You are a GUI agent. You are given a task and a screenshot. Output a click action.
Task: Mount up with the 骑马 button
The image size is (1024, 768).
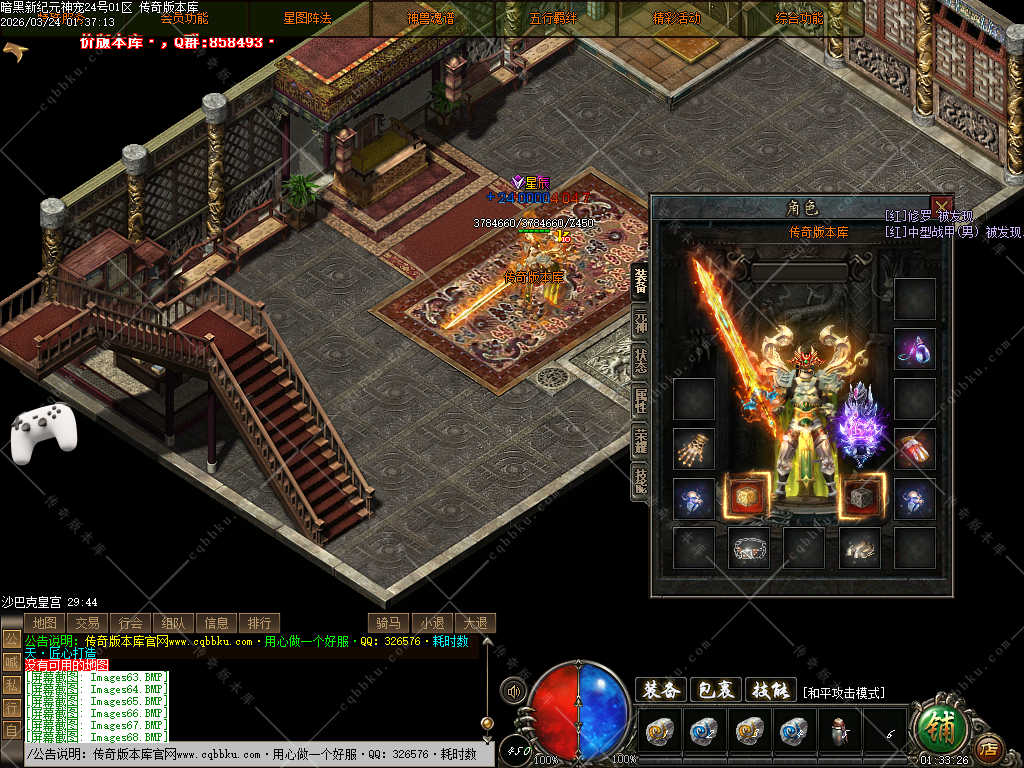click(x=388, y=623)
